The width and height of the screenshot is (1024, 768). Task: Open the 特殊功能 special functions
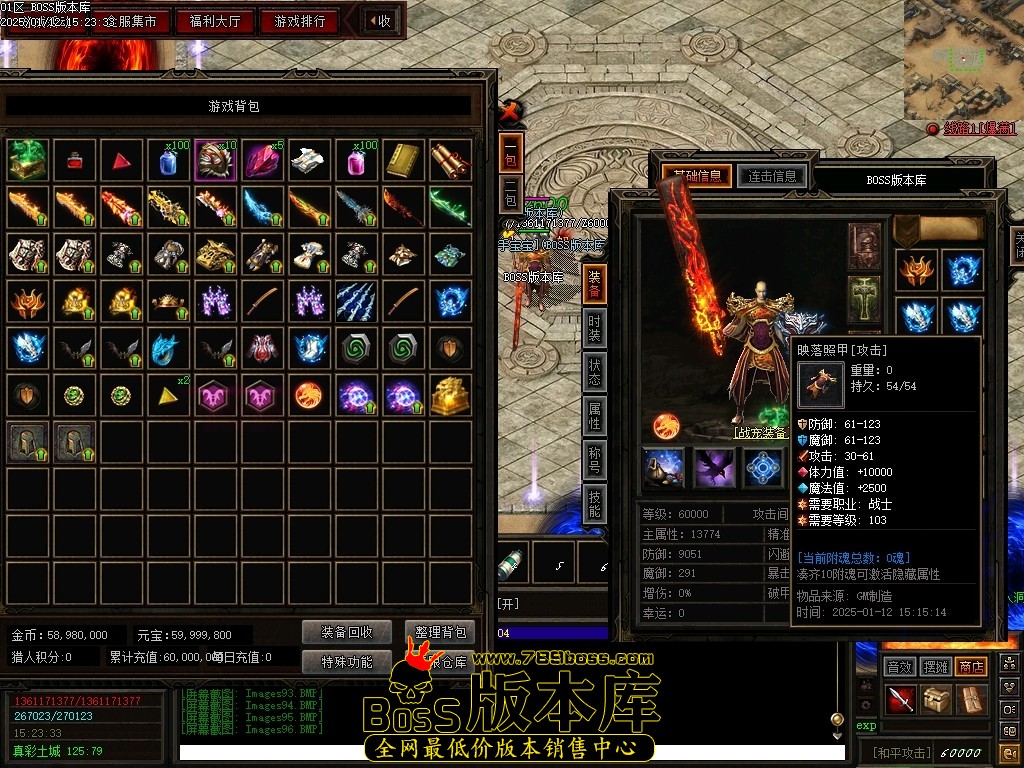click(347, 662)
